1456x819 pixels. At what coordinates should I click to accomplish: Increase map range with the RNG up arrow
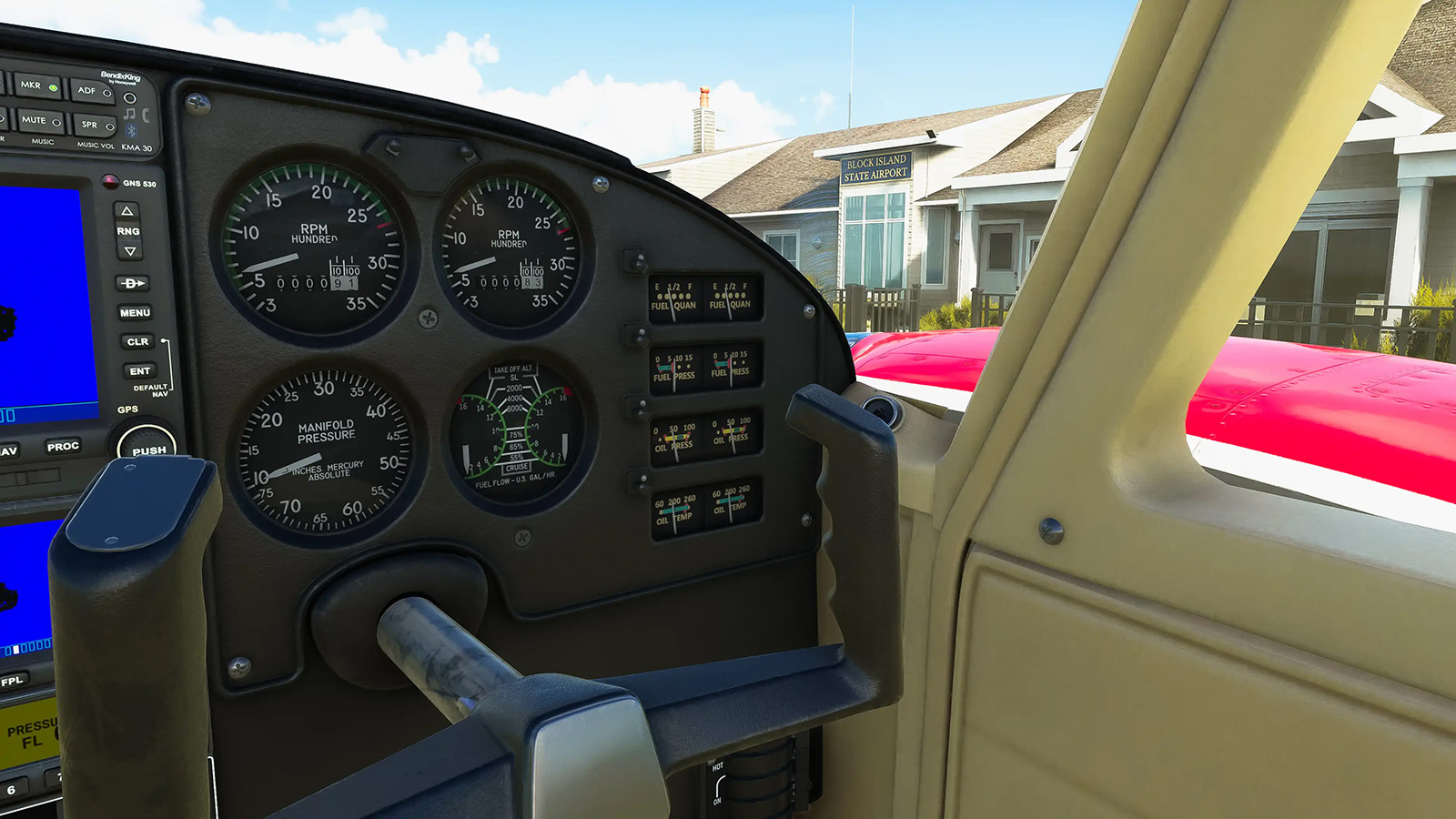(x=126, y=211)
